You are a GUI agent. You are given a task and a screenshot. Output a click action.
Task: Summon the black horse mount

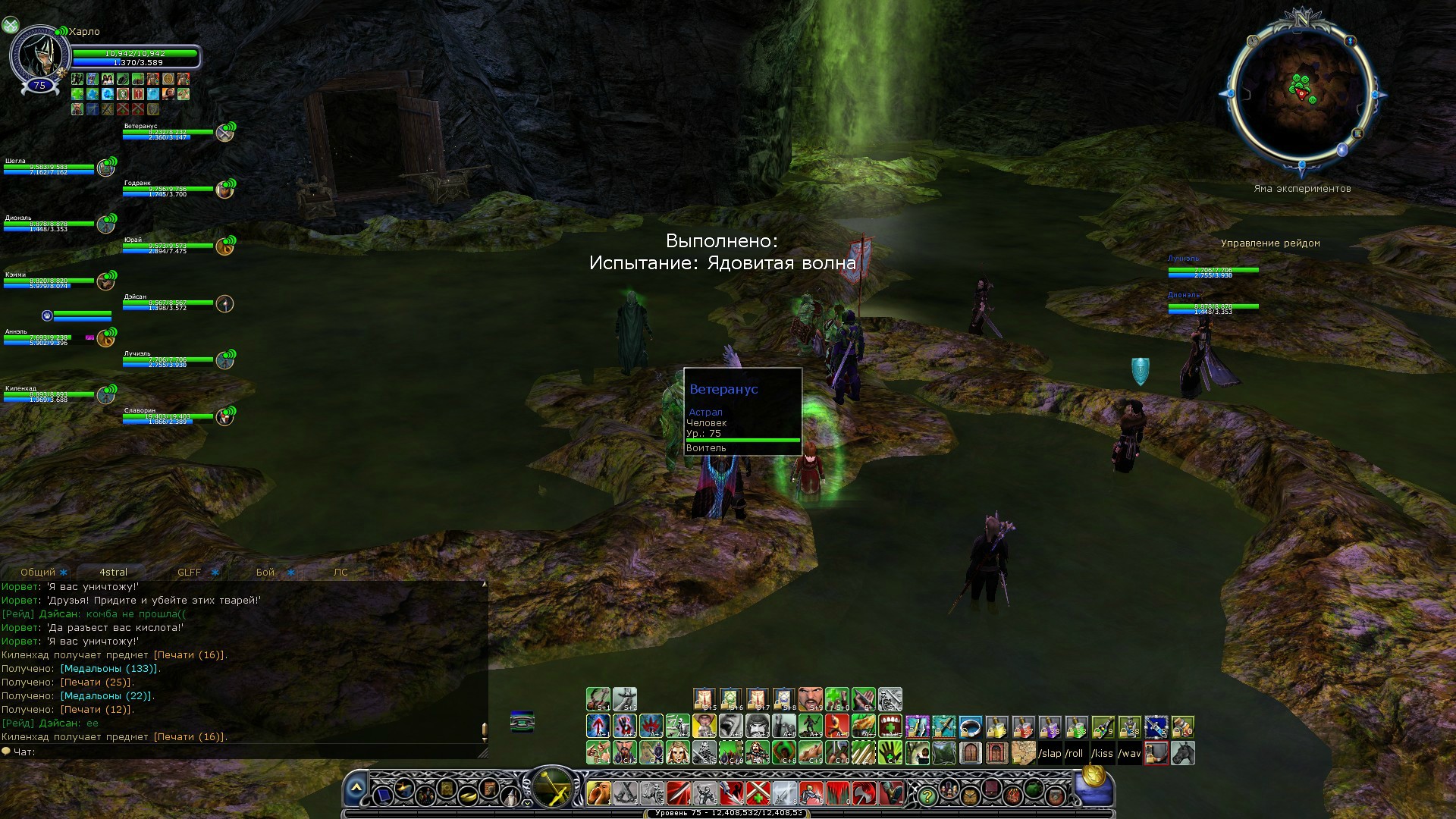[x=1183, y=754]
